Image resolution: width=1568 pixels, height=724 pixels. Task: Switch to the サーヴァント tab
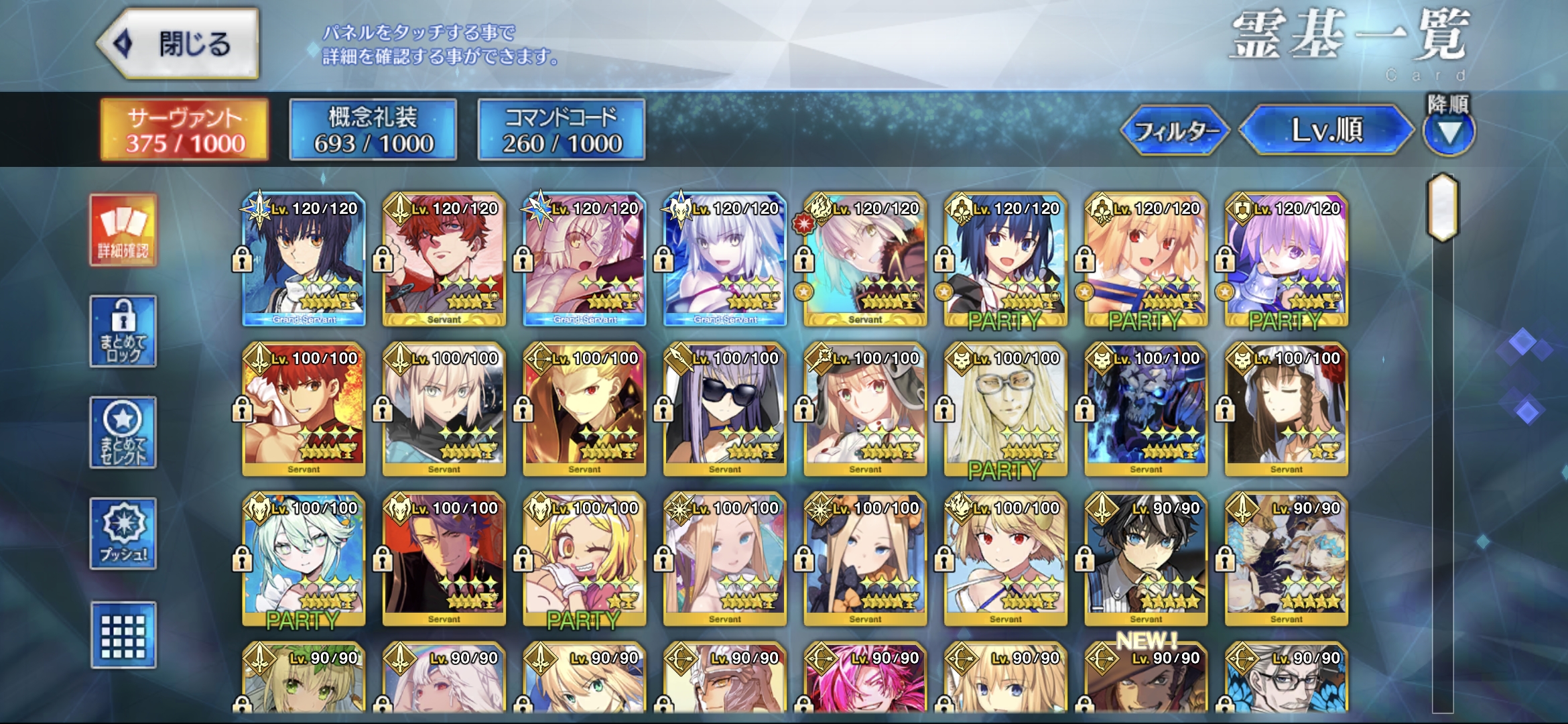coord(185,130)
